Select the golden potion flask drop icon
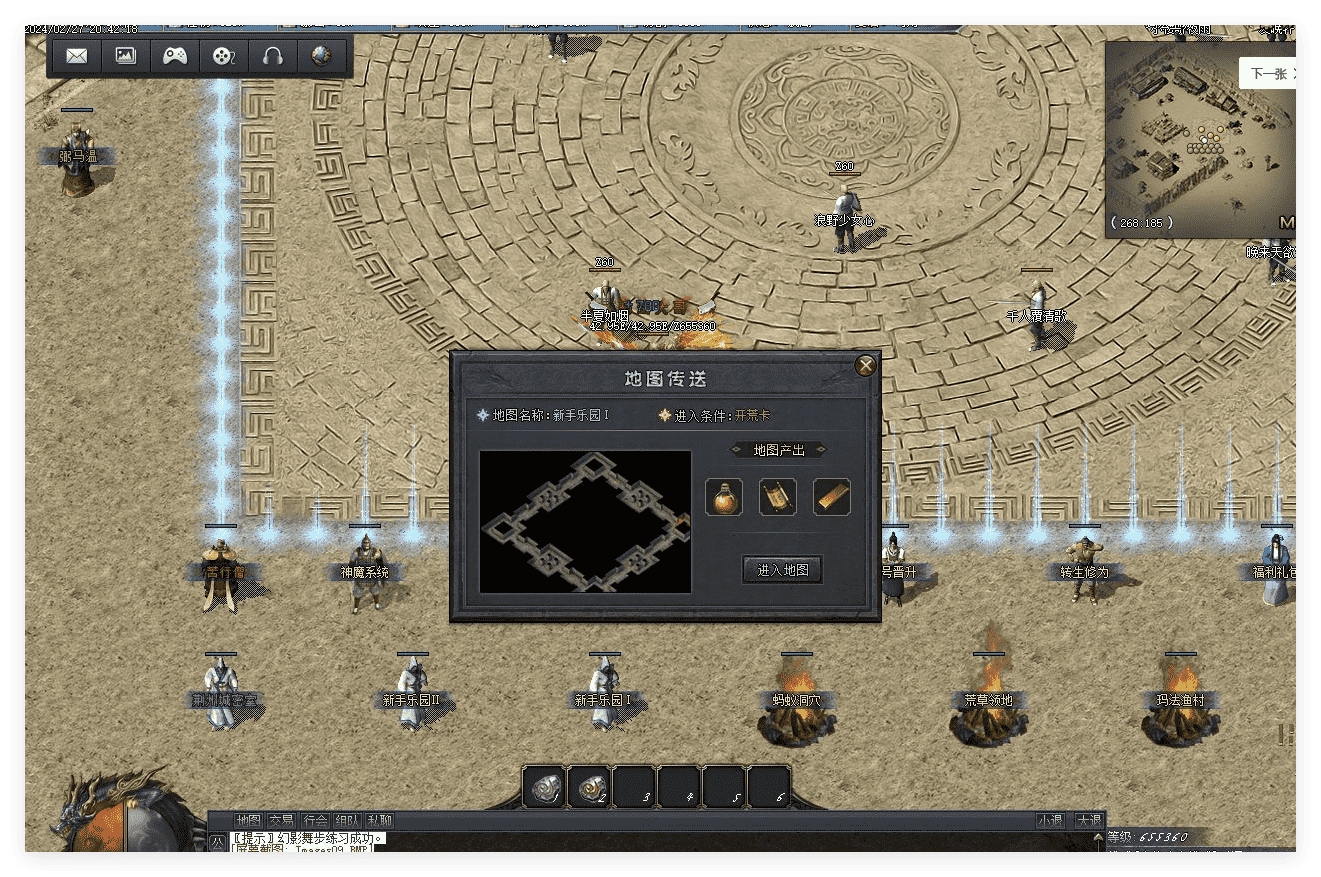 tap(724, 497)
